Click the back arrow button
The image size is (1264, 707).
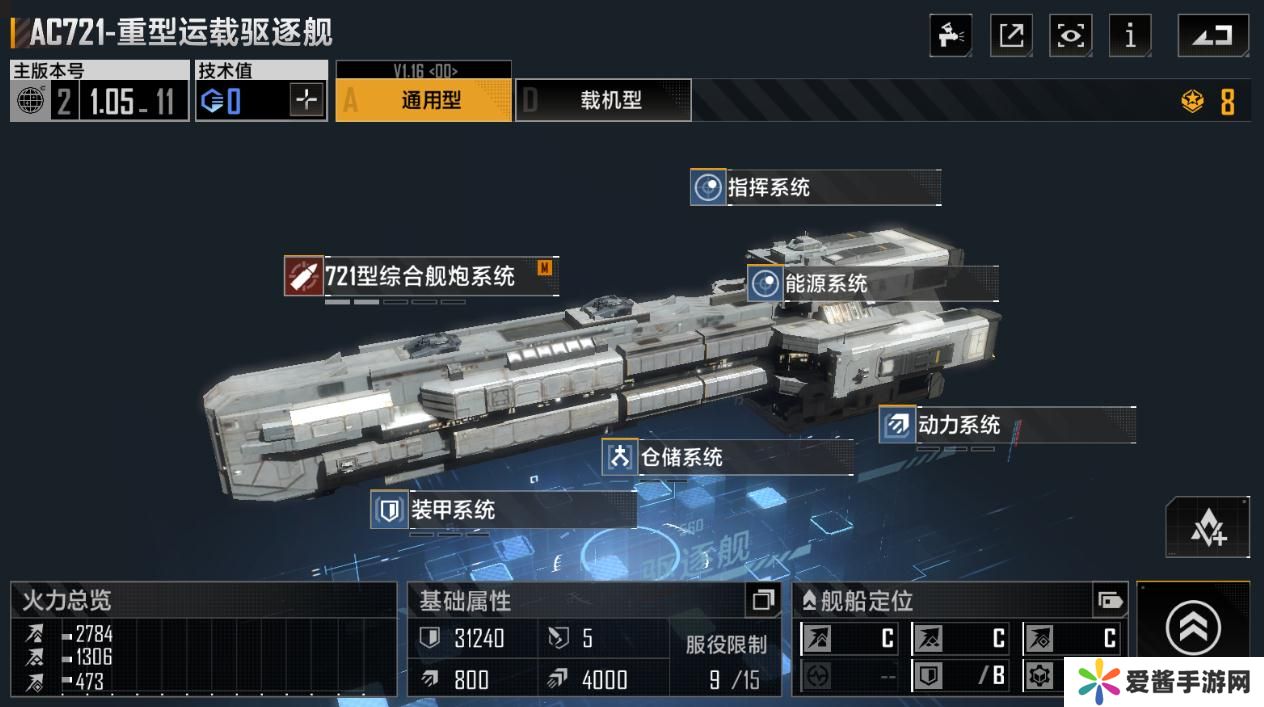point(1212,36)
